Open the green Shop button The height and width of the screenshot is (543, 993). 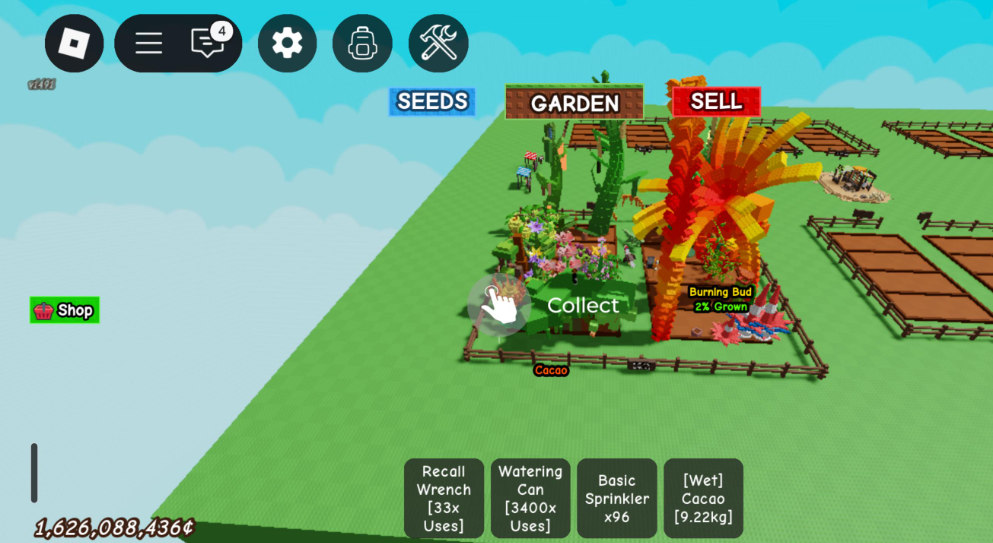pyautogui.click(x=65, y=310)
